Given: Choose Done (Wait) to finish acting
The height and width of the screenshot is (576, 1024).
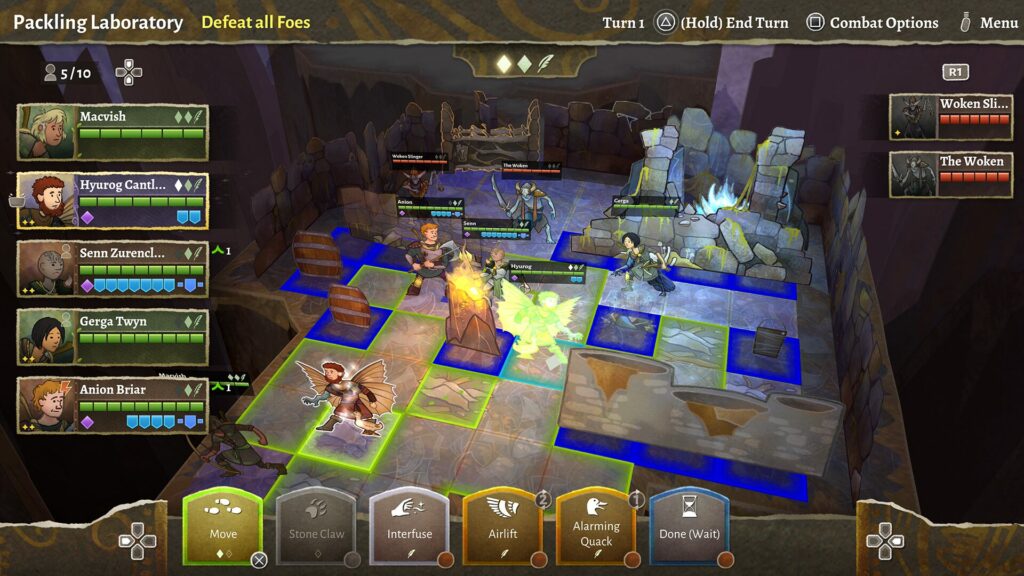Looking at the screenshot, I should tap(689, 525).
